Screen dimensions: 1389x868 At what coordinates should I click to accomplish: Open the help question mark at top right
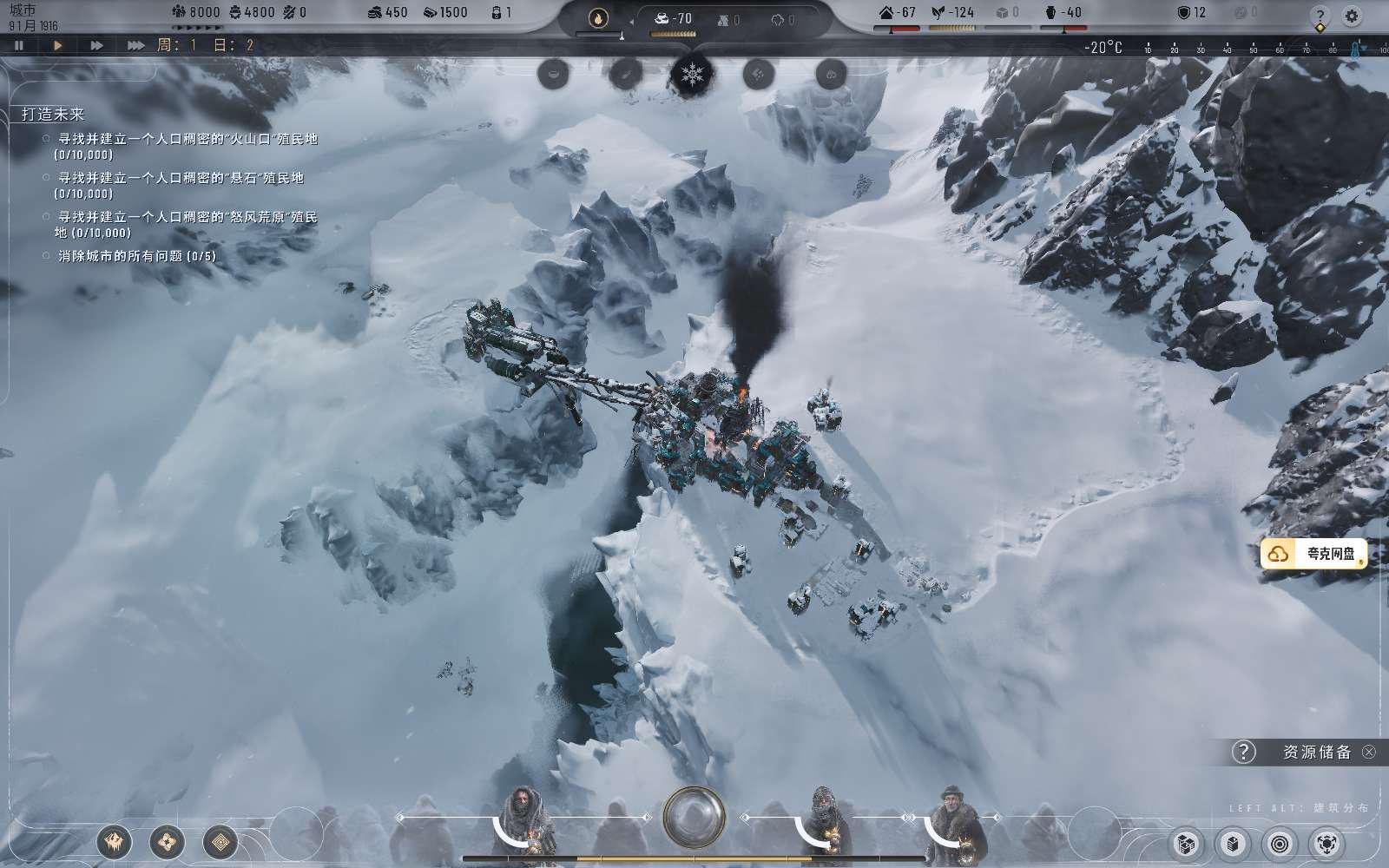point(1320,16)
